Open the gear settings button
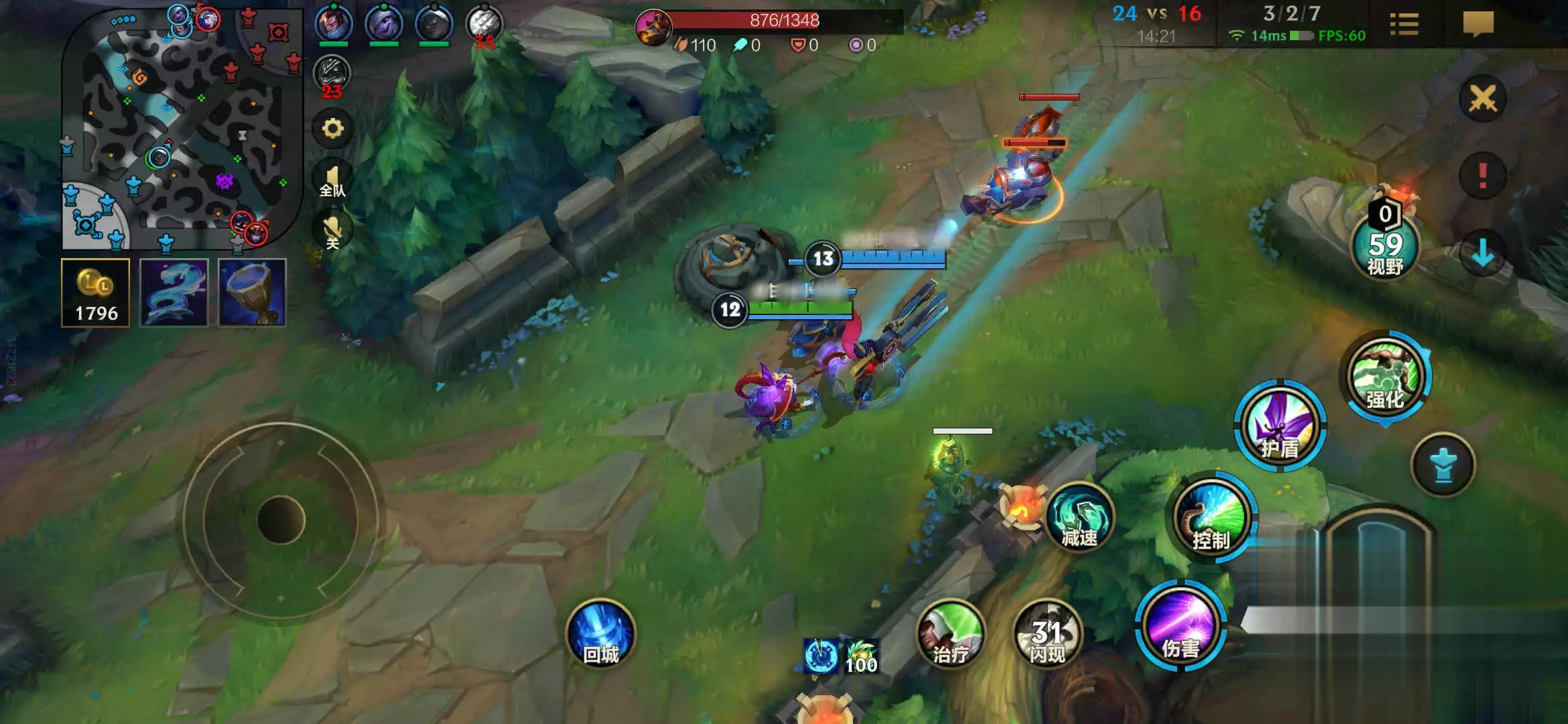Image resolution: width=1568 pixels, height=724 pixels. (x=332, y=128)
